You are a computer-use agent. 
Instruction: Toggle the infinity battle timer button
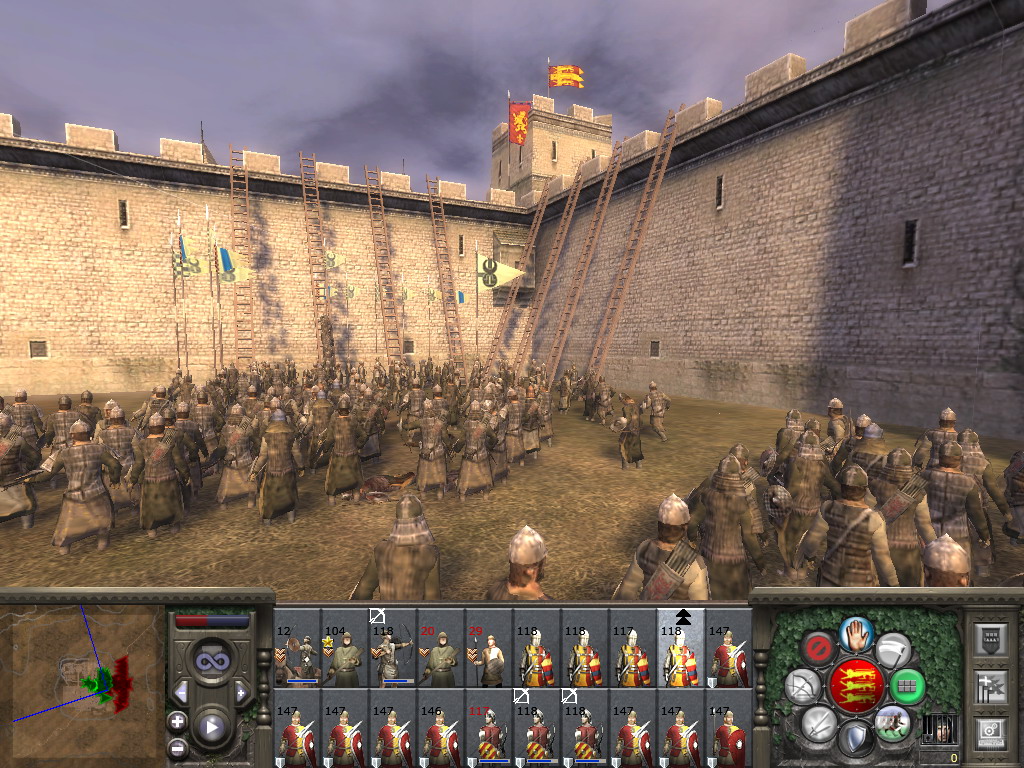(x=211, y=661)
